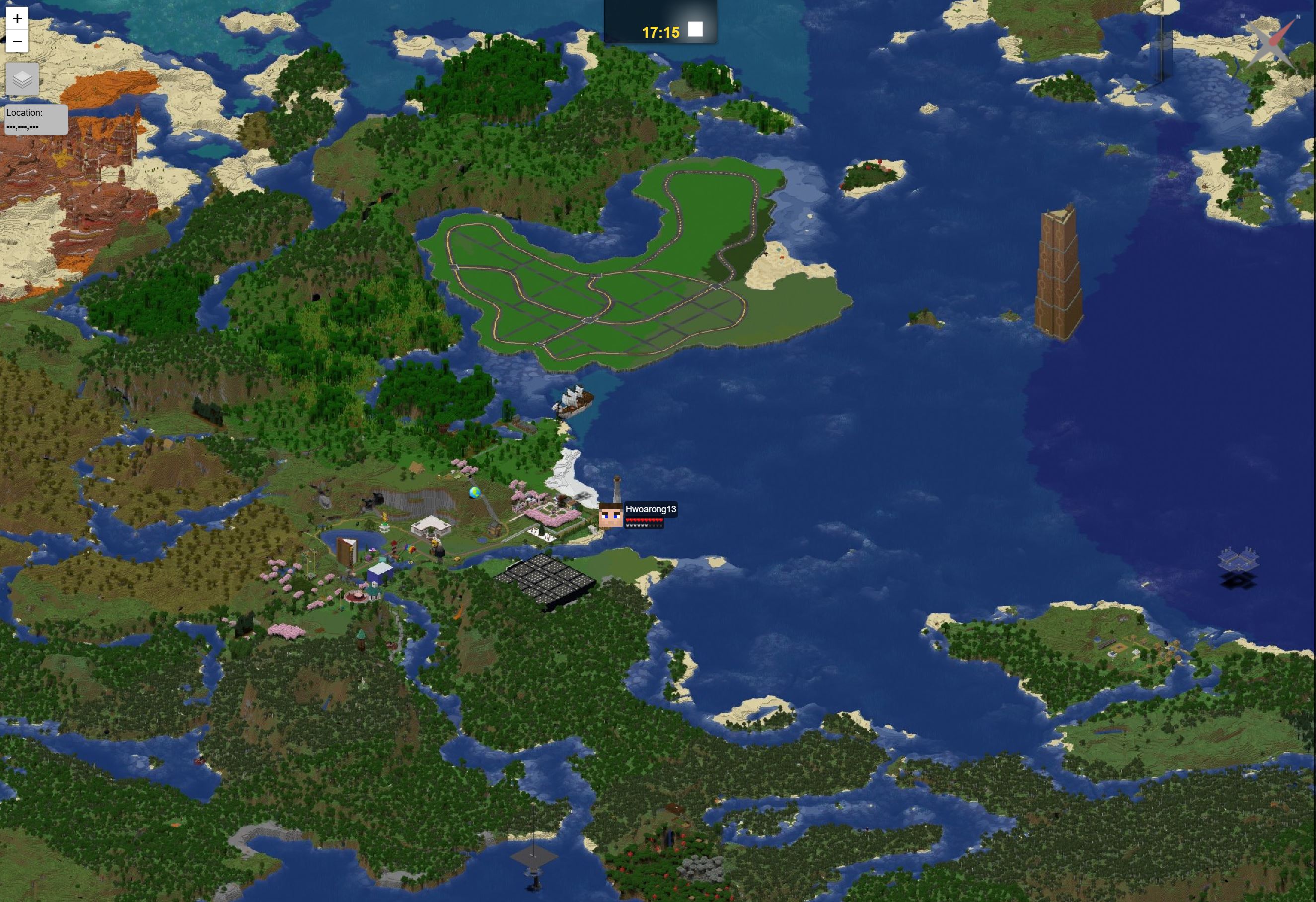
Task: Toggle the in-game clock display
Action: 661,33
